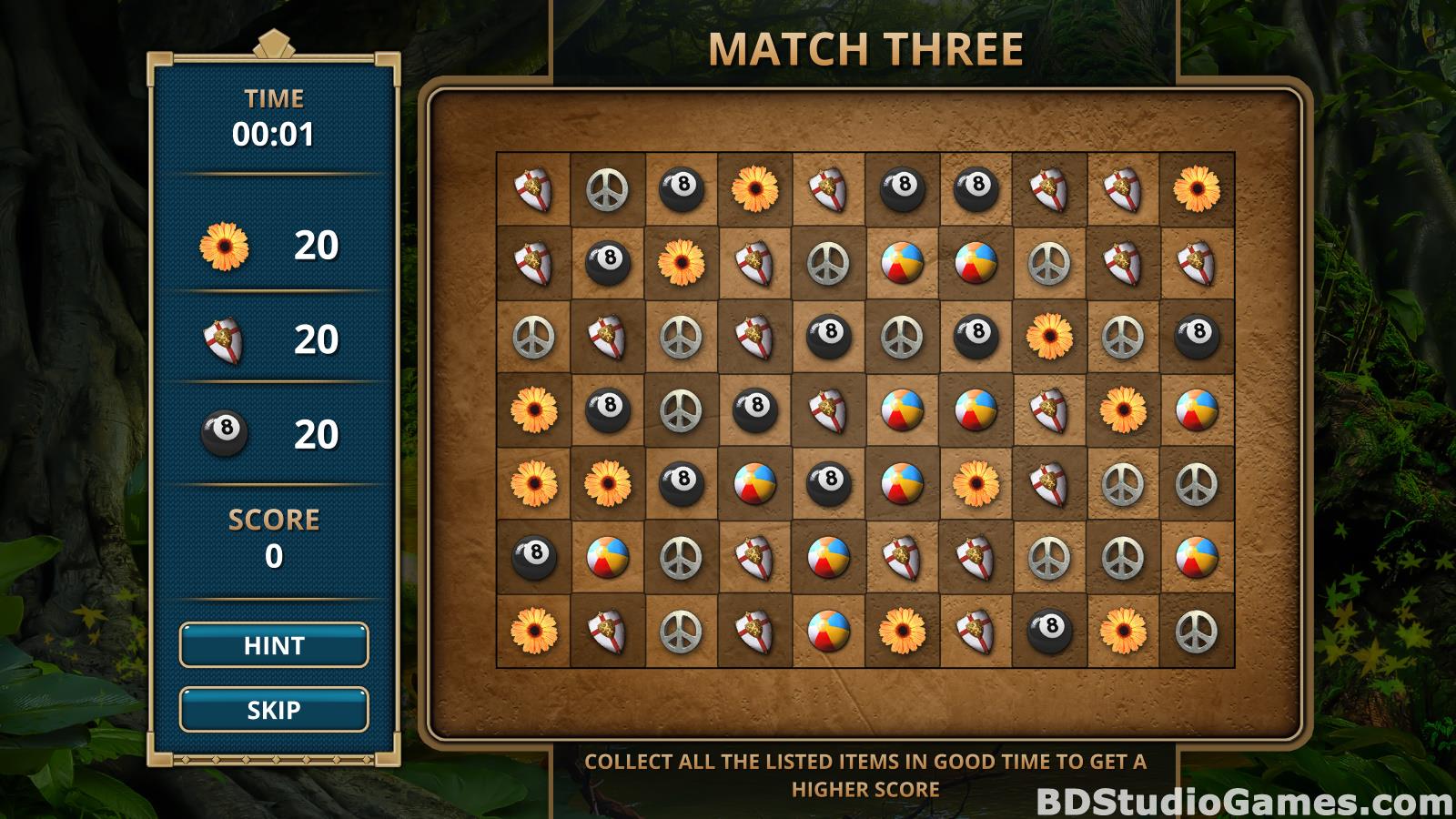Choose the only 8-ball tile in the bottom row
The image size is (1456, 819).
coord(1049,630)
